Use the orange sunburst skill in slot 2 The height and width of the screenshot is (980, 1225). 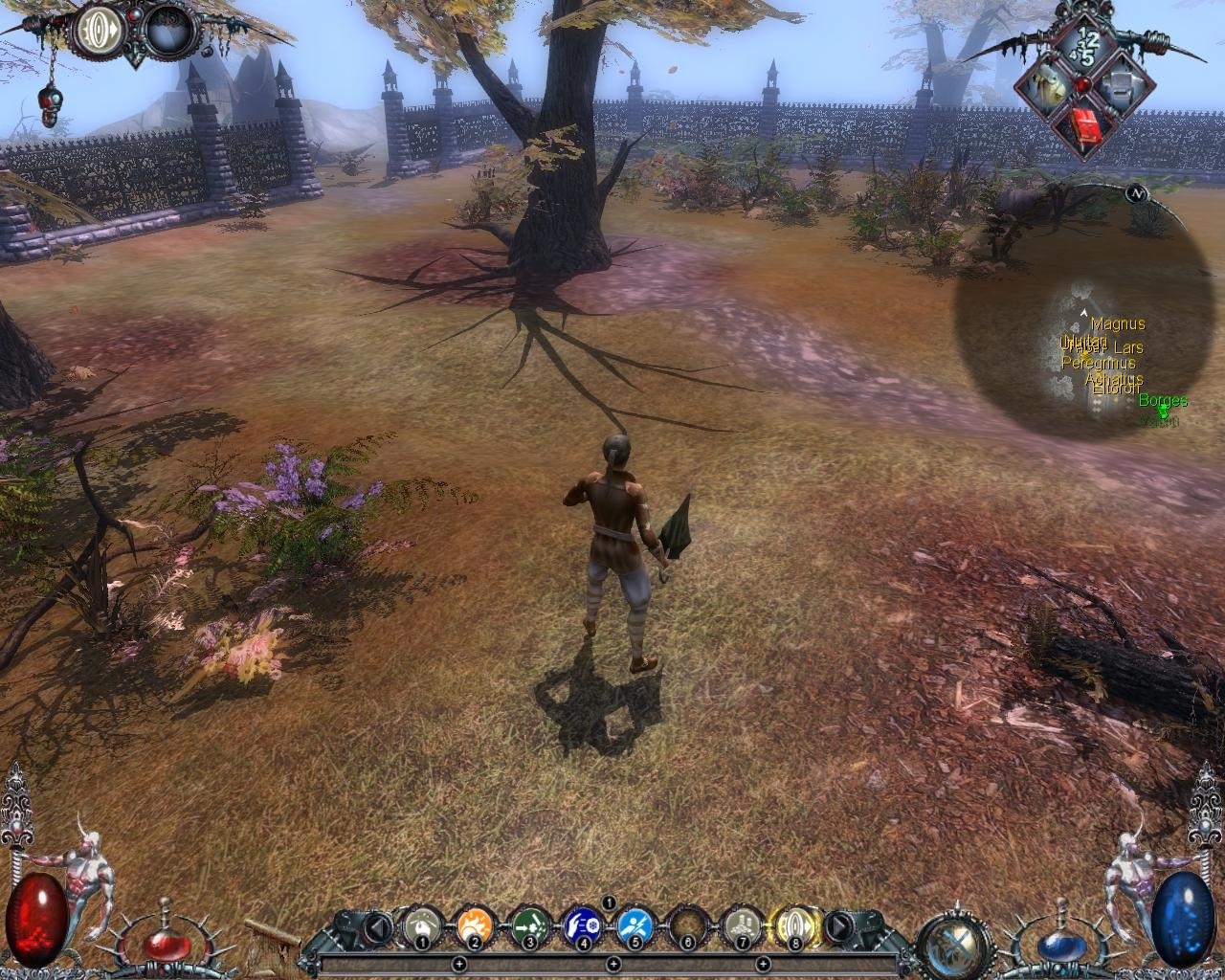click(x=475, y=925)
